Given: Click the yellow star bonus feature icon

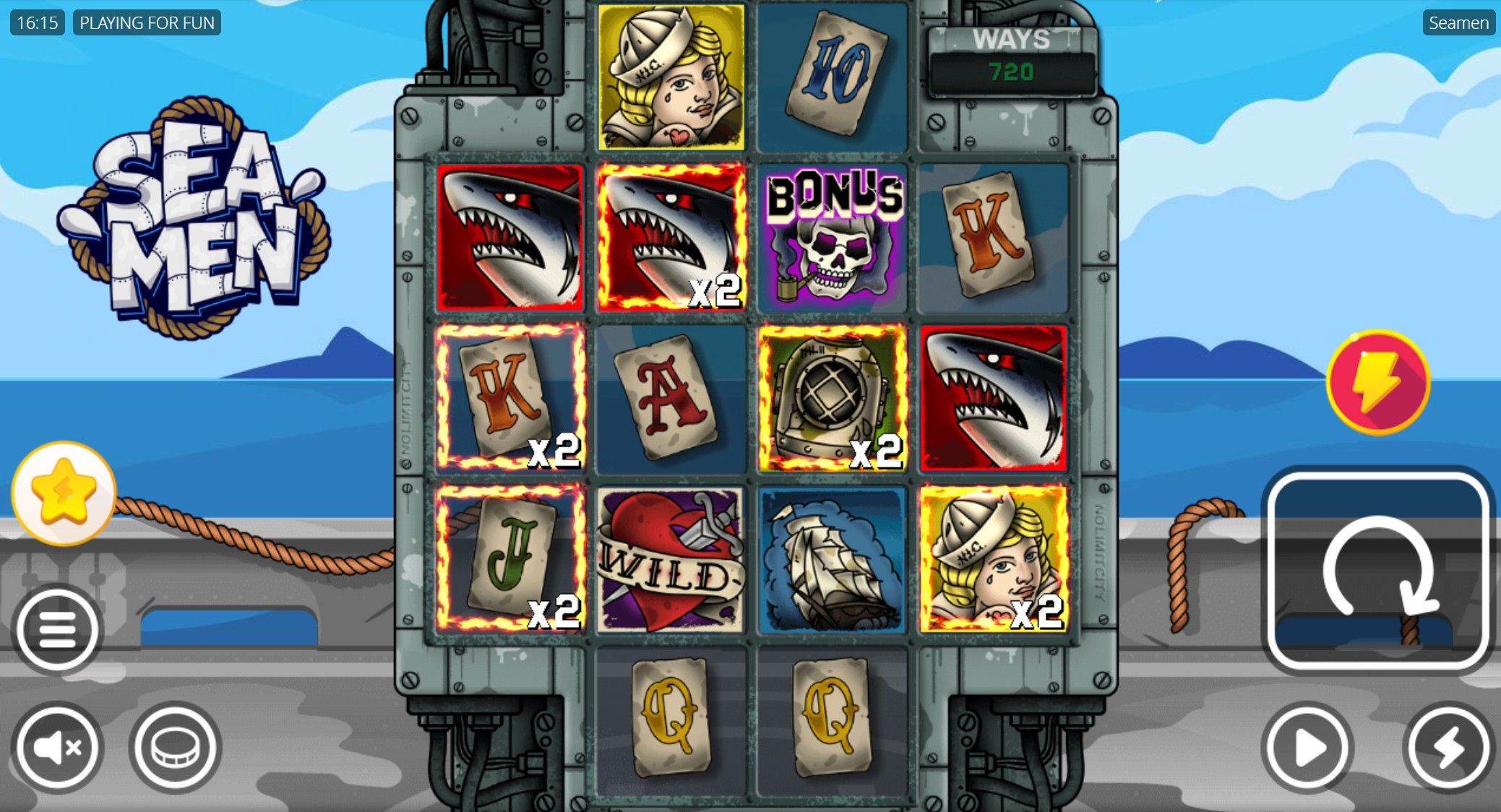Looking at the screenshot, I should coord(64,493).
